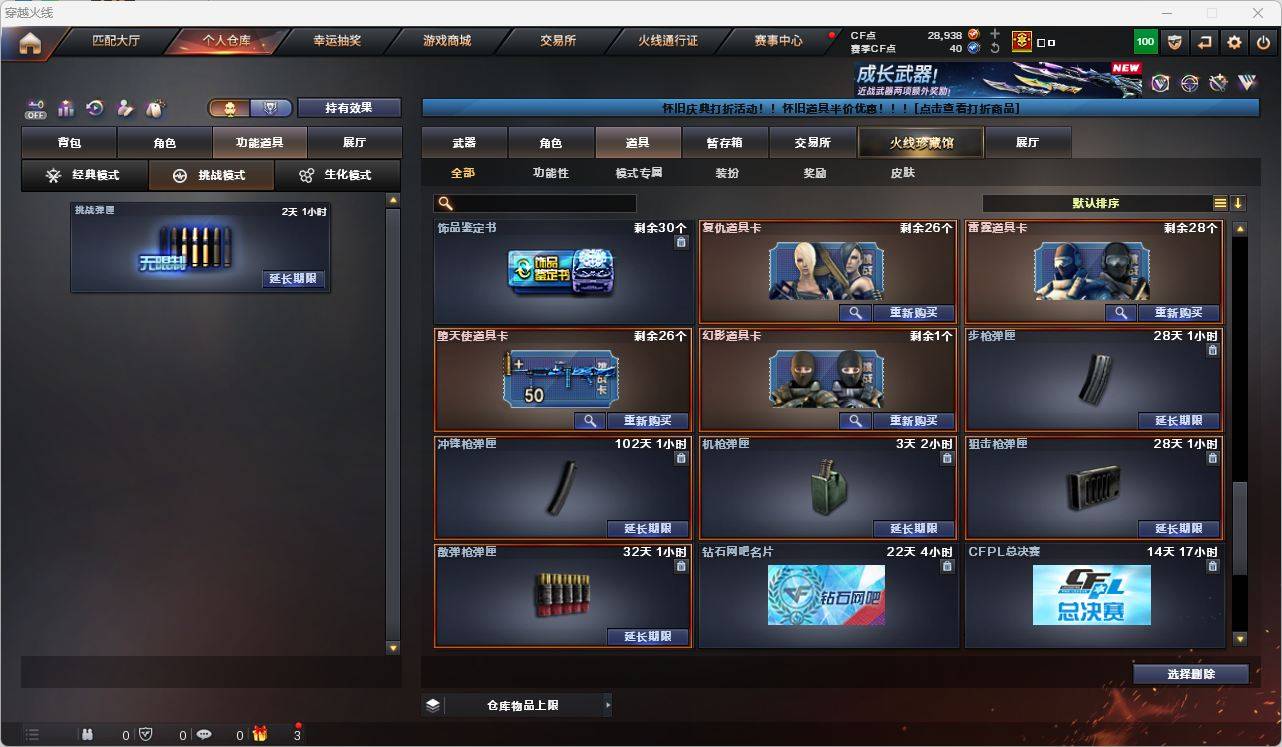Click the descending sort arrow icon
Screen dimensions: 1282x747
[1240, 202]
